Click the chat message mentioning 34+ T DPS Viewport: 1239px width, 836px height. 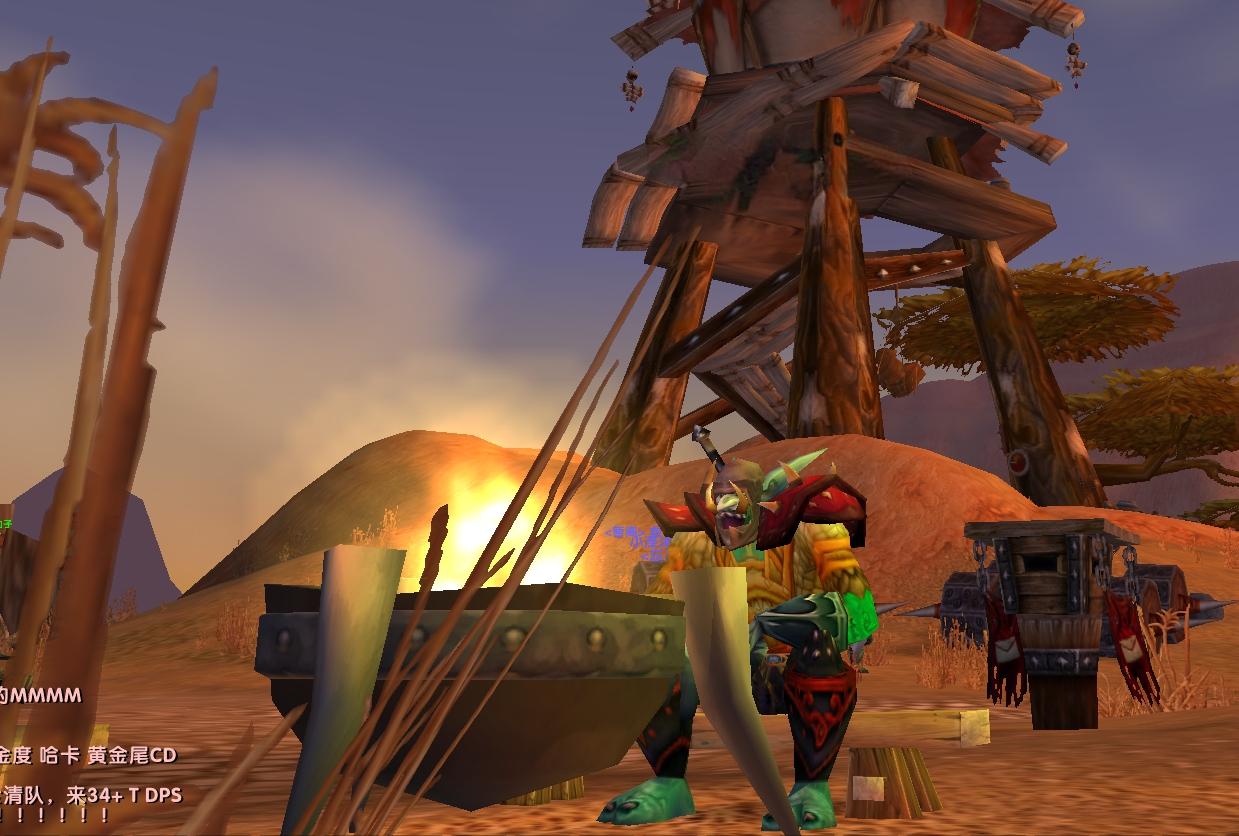point(92,796)
